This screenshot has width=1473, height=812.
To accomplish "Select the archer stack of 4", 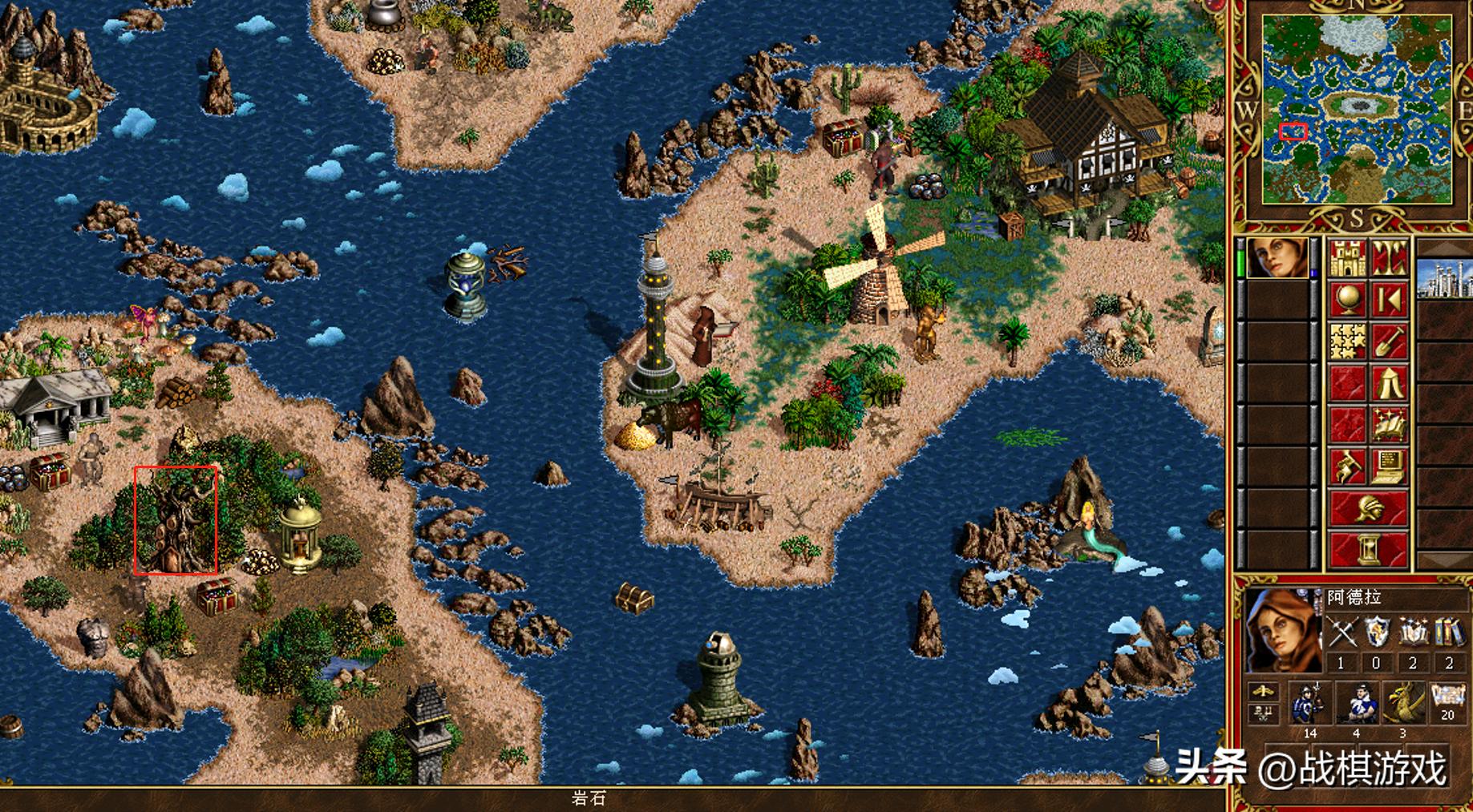I will (x=1356, y=704).
